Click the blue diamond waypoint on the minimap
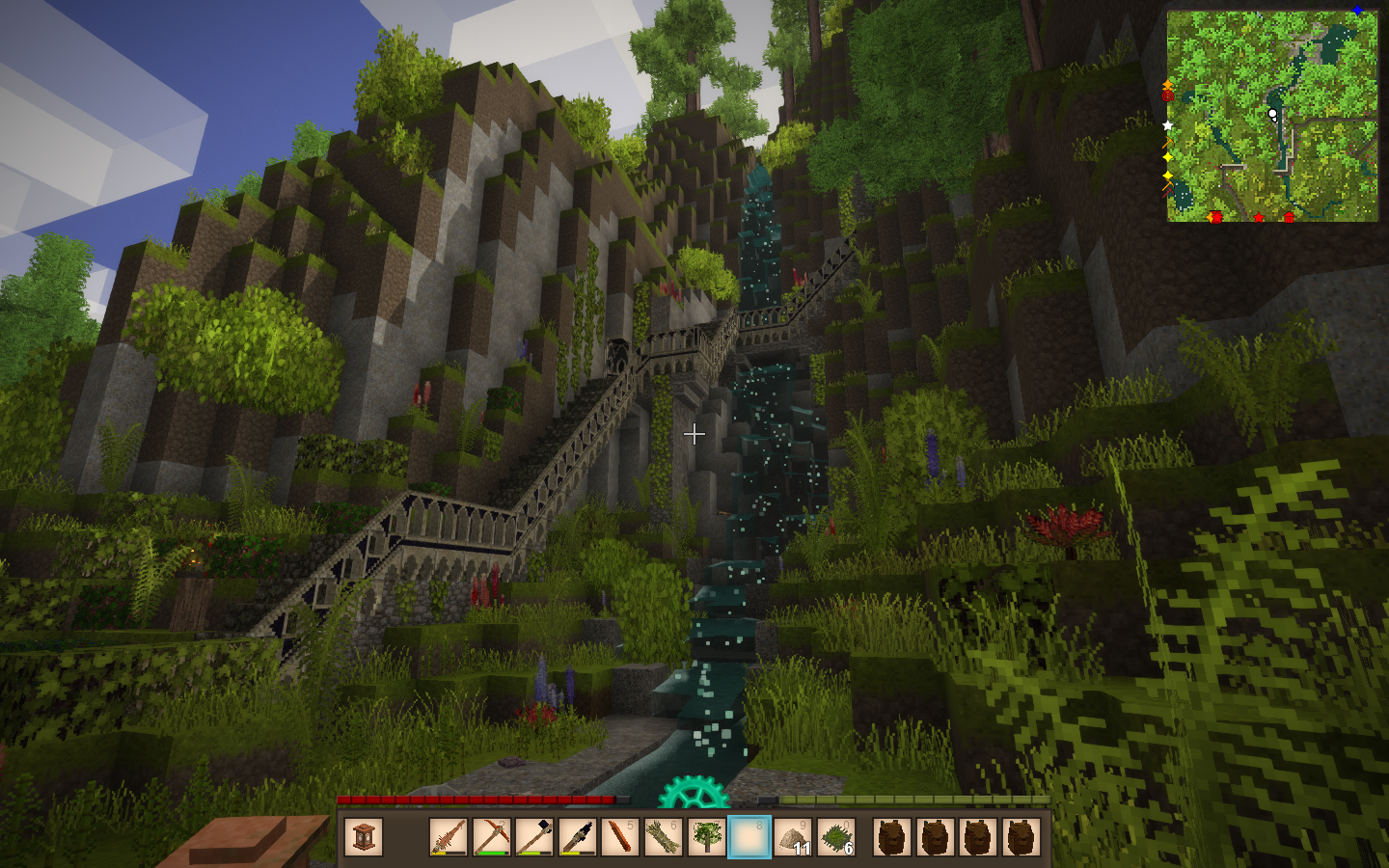 click(x=1357, y=11)
